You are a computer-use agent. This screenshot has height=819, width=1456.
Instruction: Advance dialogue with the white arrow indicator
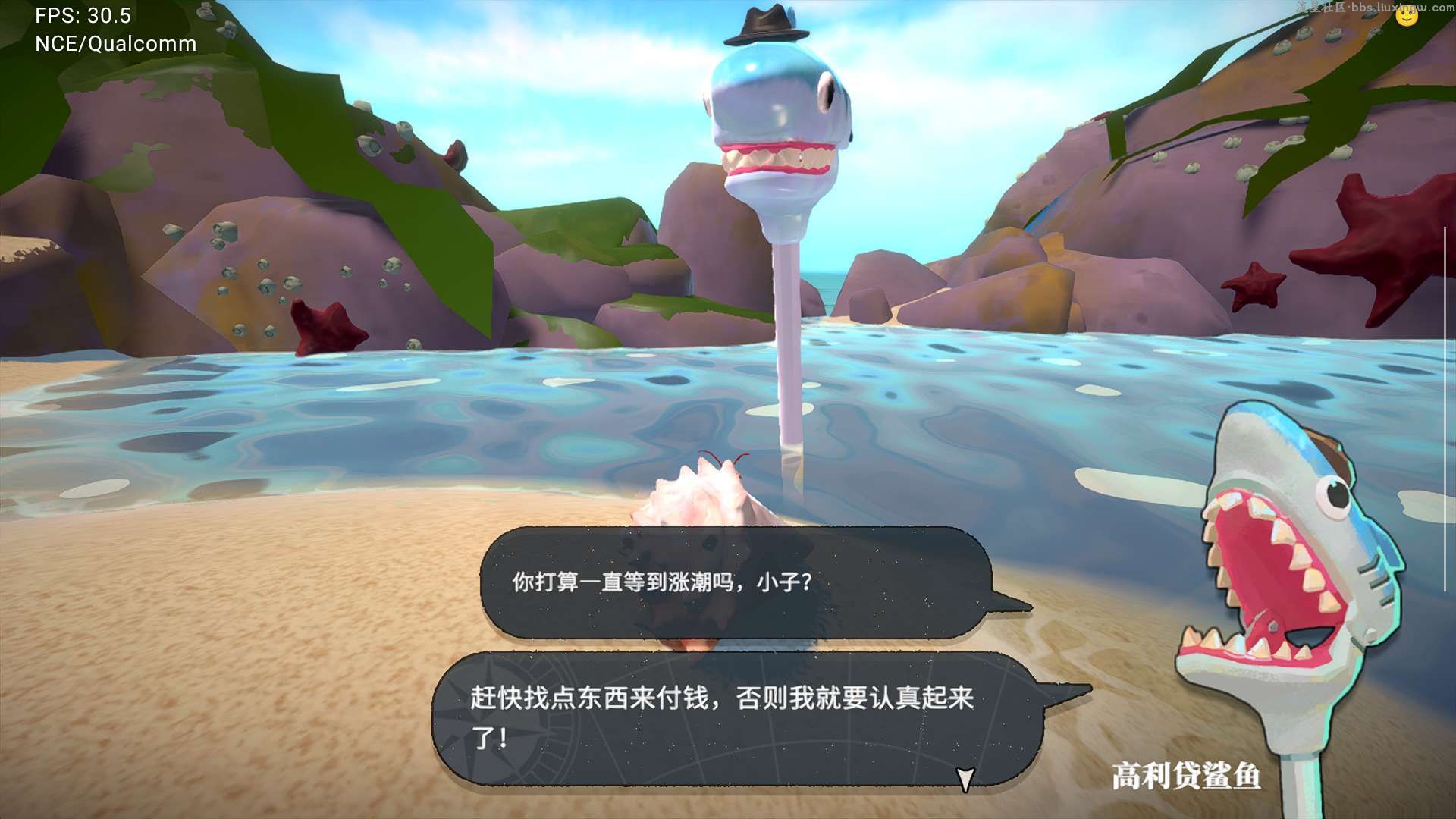[965, 779]
